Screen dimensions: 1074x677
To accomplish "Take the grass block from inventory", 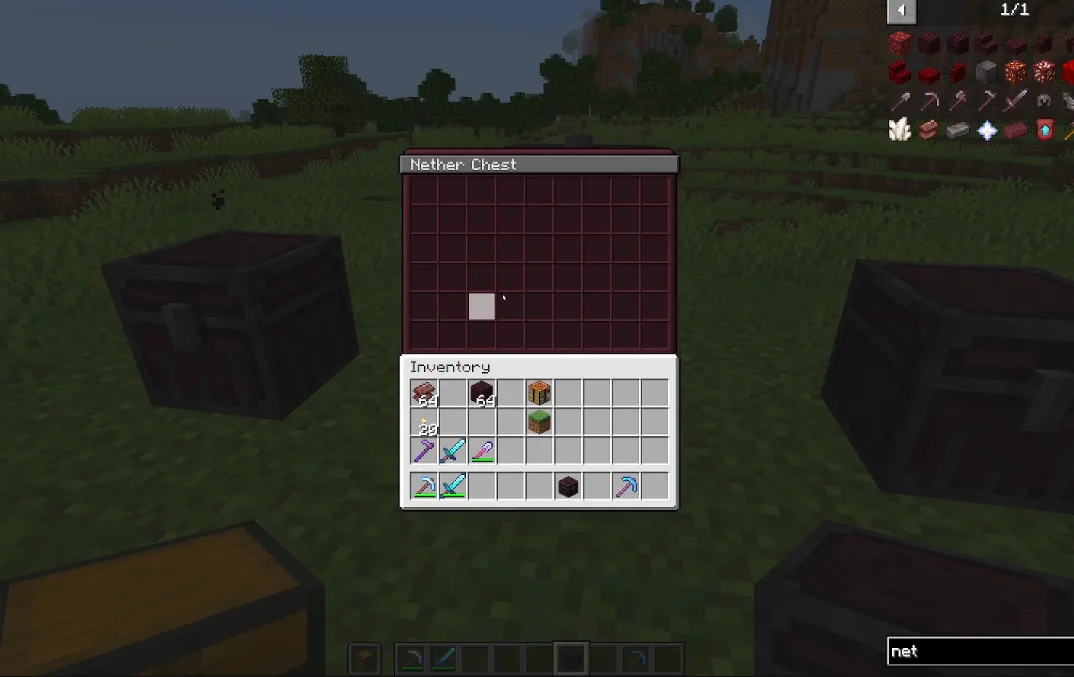I will pos(540,422).
